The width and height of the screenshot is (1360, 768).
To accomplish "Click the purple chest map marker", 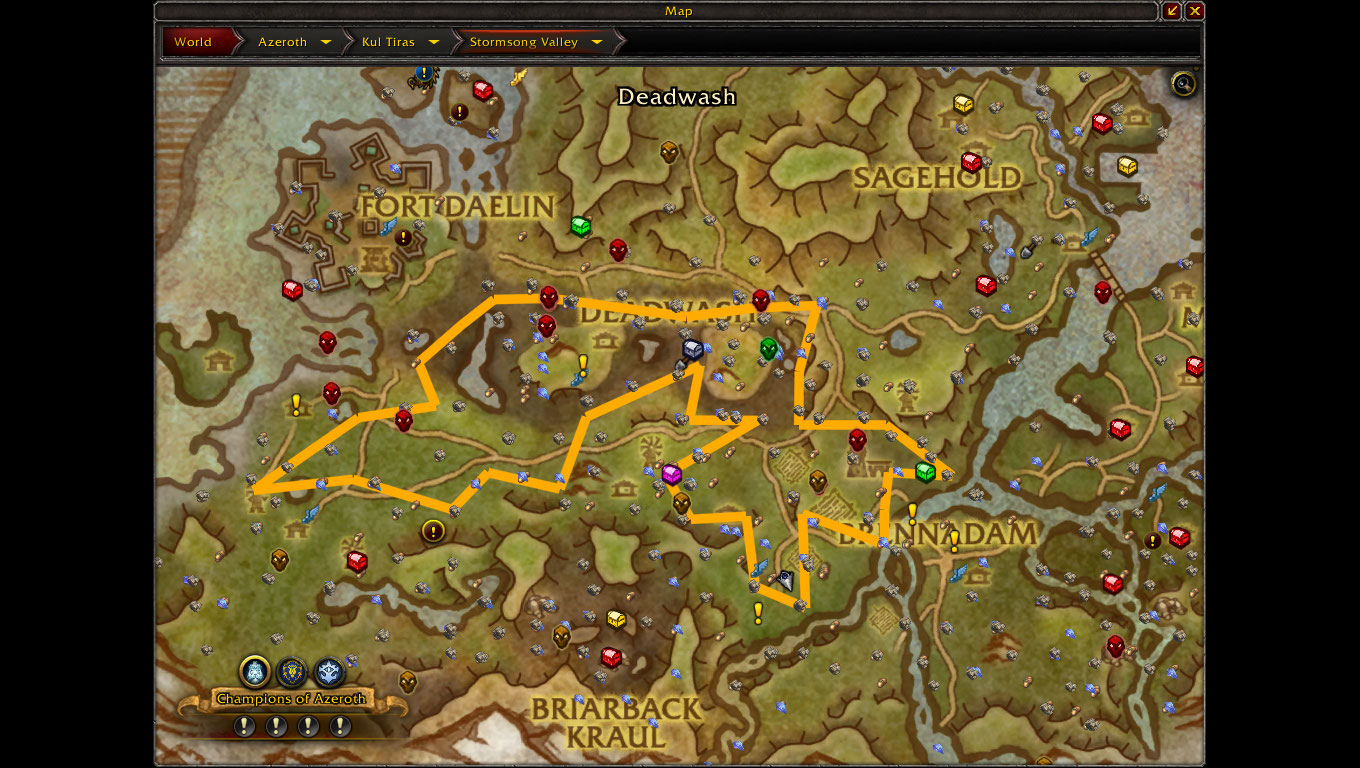I will point(671,474).
